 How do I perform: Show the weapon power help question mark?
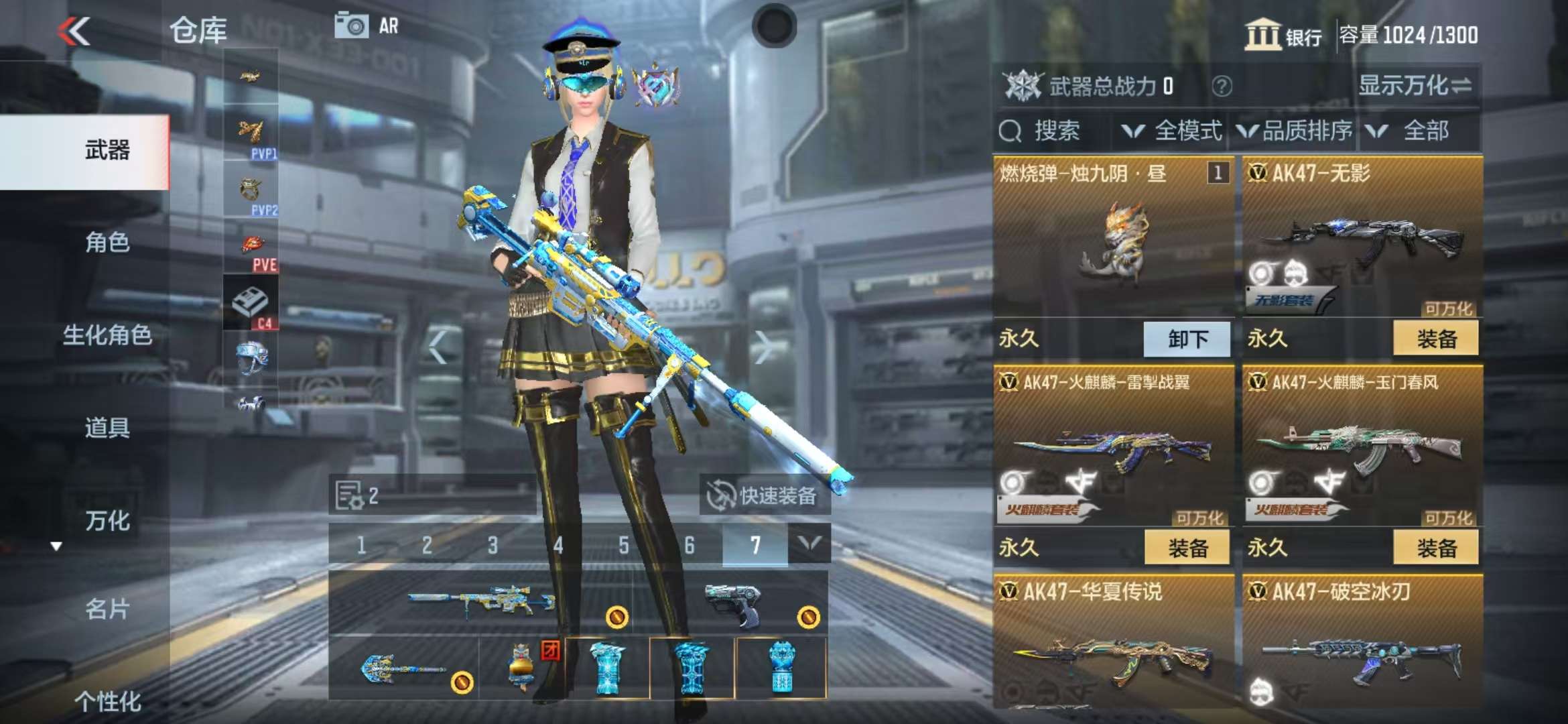(1222, 86)
